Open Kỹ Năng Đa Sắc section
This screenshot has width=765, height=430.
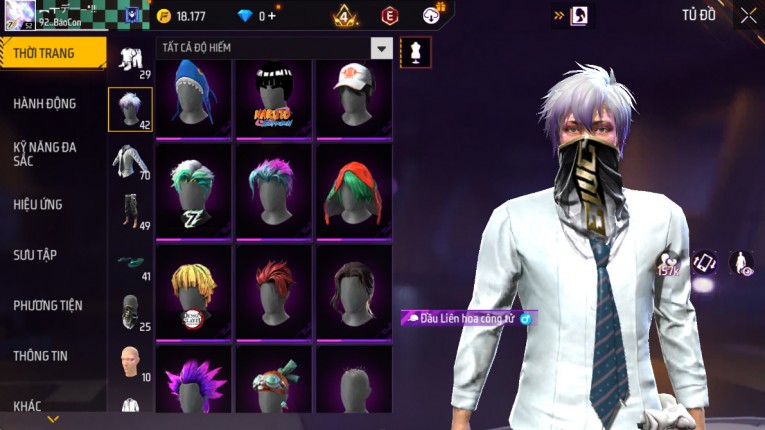pos(45,153)
